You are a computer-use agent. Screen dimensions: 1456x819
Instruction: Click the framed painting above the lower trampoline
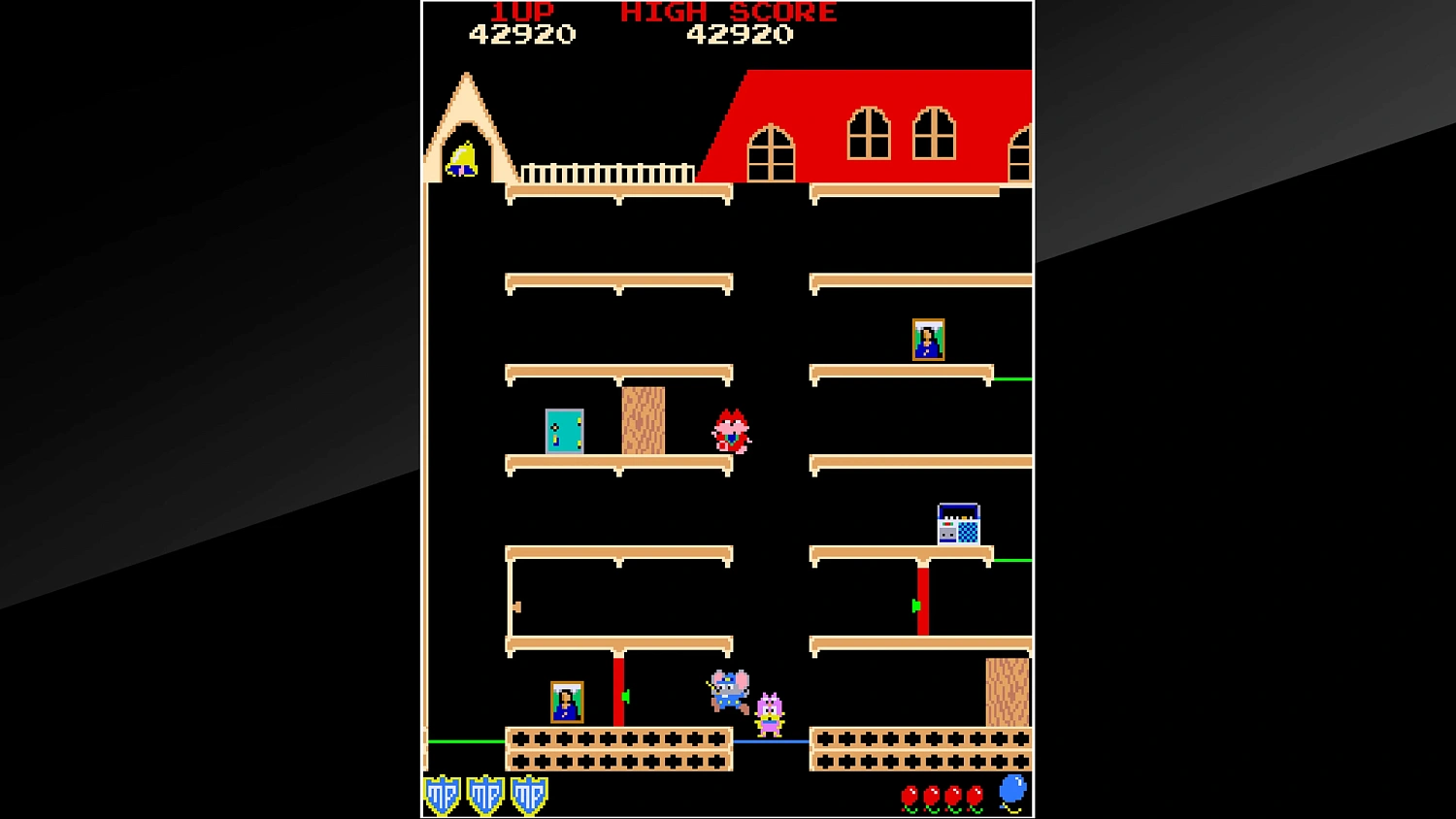click(566, 701)
